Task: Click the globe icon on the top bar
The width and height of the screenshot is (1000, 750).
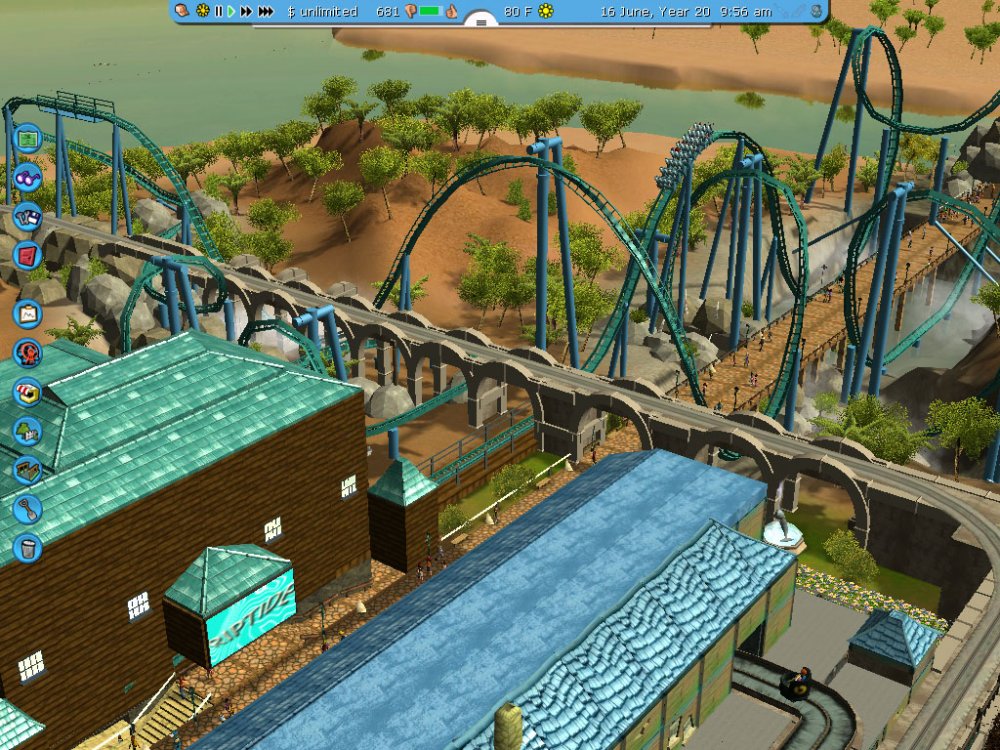Action: (816, 11)
